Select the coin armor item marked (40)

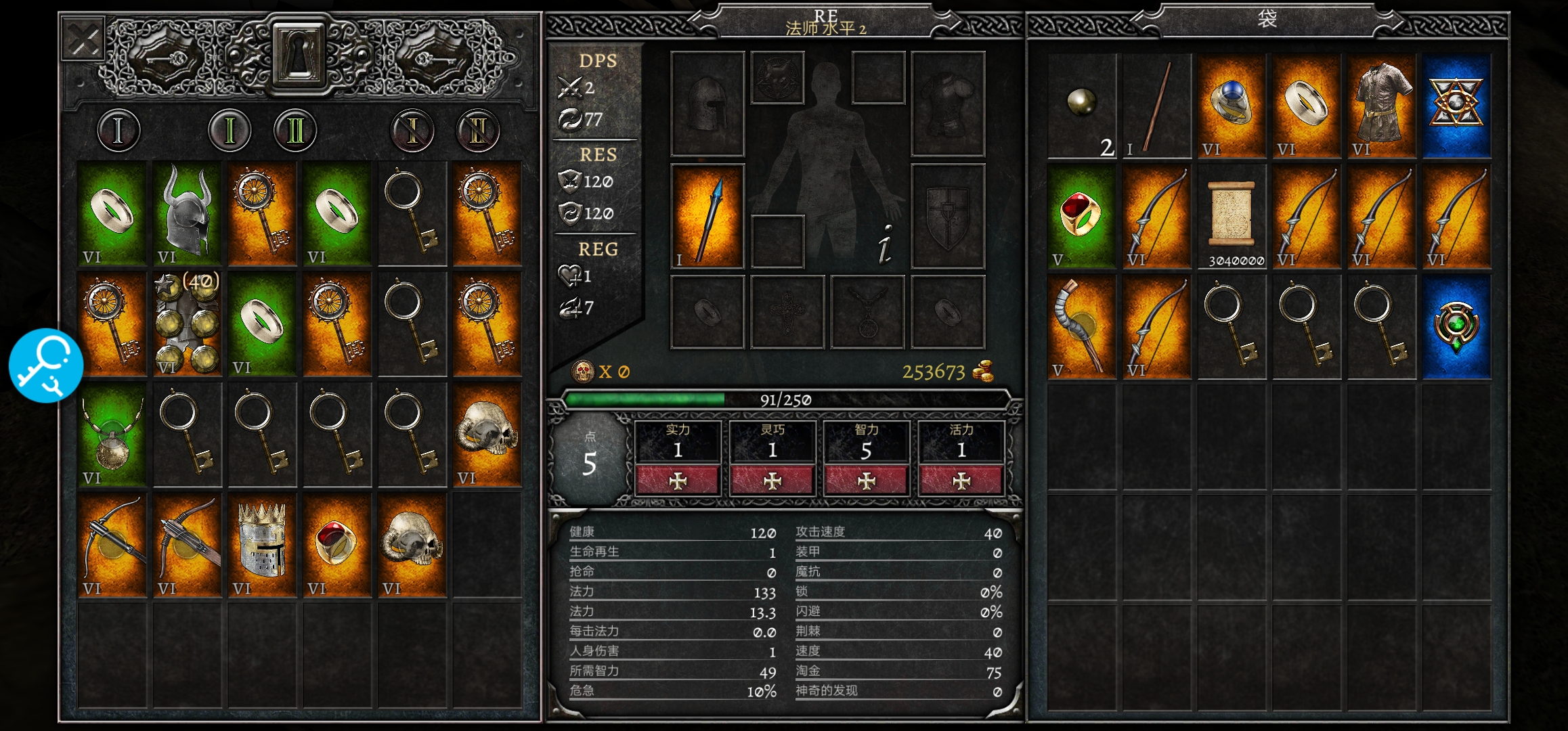[x=188, y=324]
